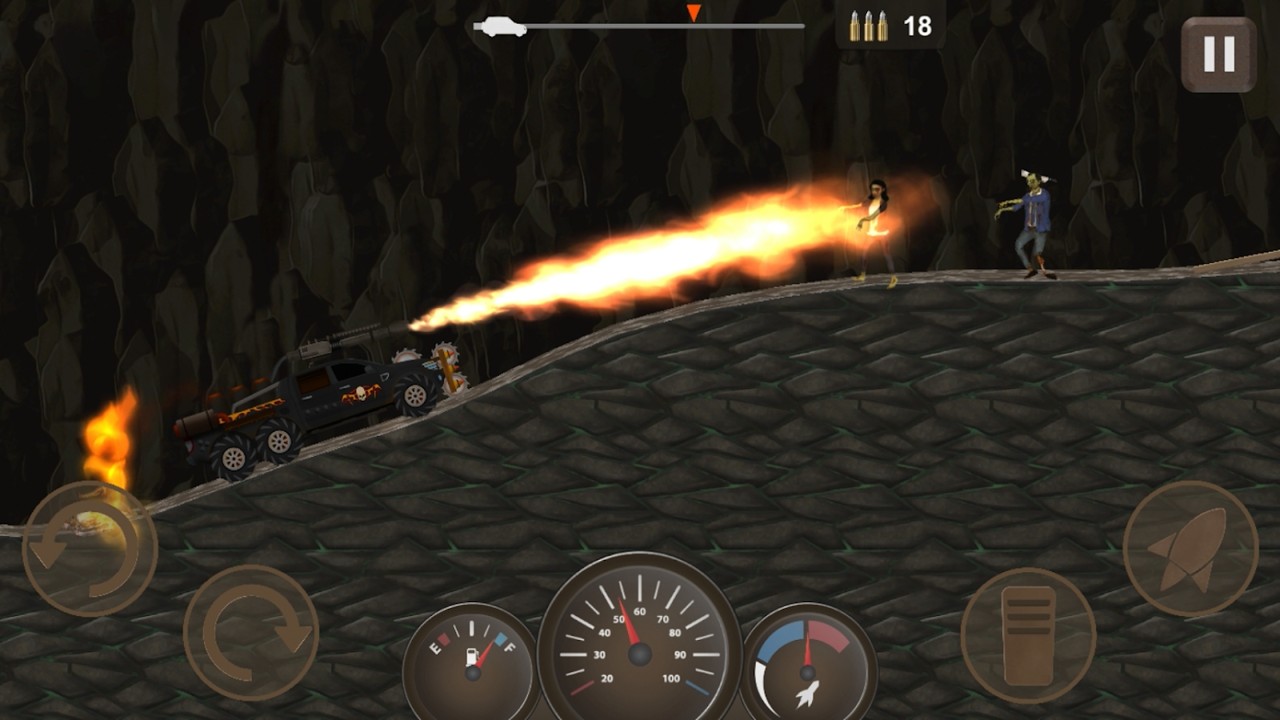Tilt the truck backward with the counter-clockwise arrow
Viewport: 1280px width, 720px height.
[89, 549]
